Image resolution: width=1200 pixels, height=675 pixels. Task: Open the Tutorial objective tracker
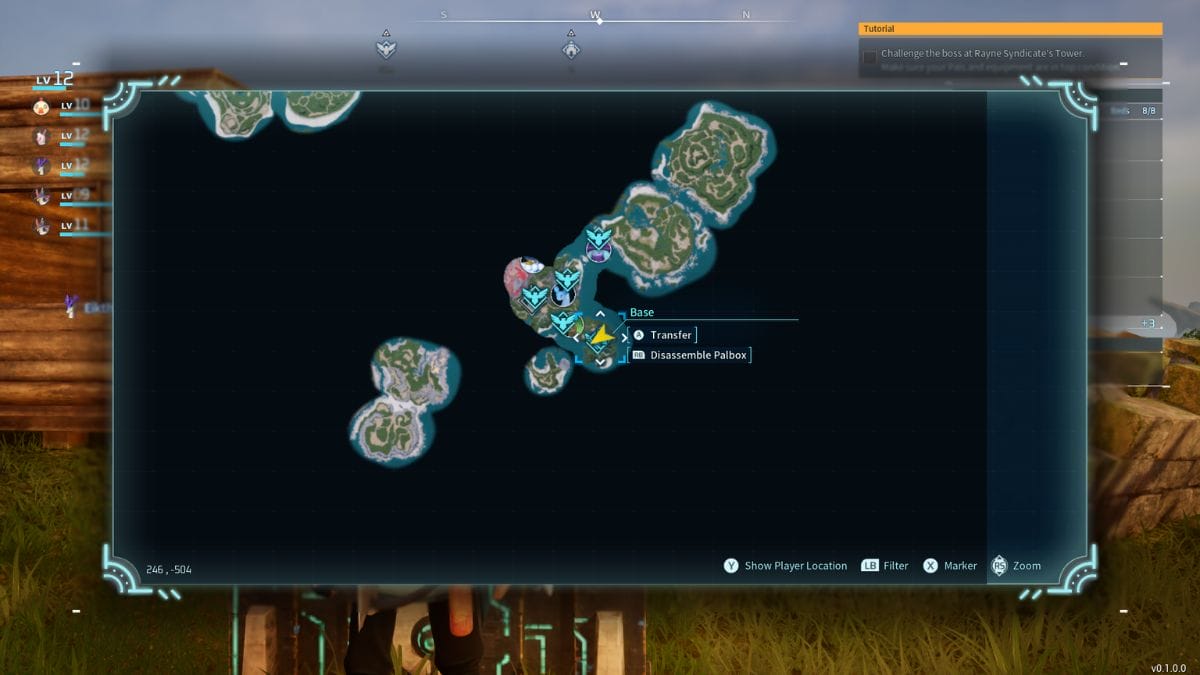point(1010,30)
